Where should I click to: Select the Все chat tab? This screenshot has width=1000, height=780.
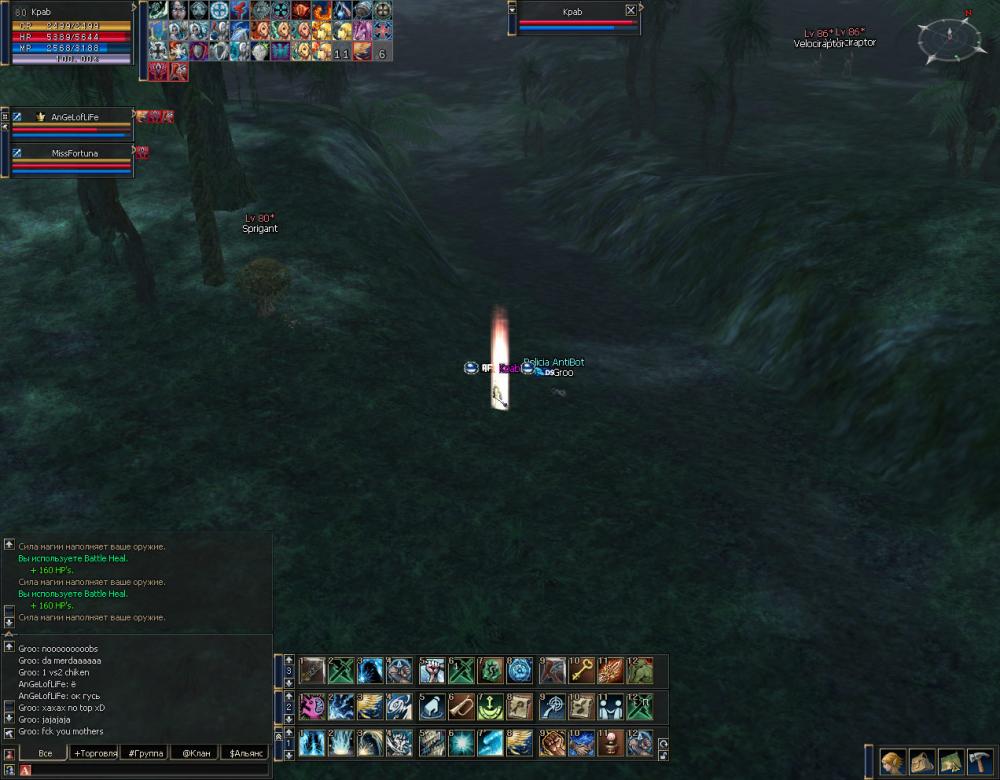point(45,752)
